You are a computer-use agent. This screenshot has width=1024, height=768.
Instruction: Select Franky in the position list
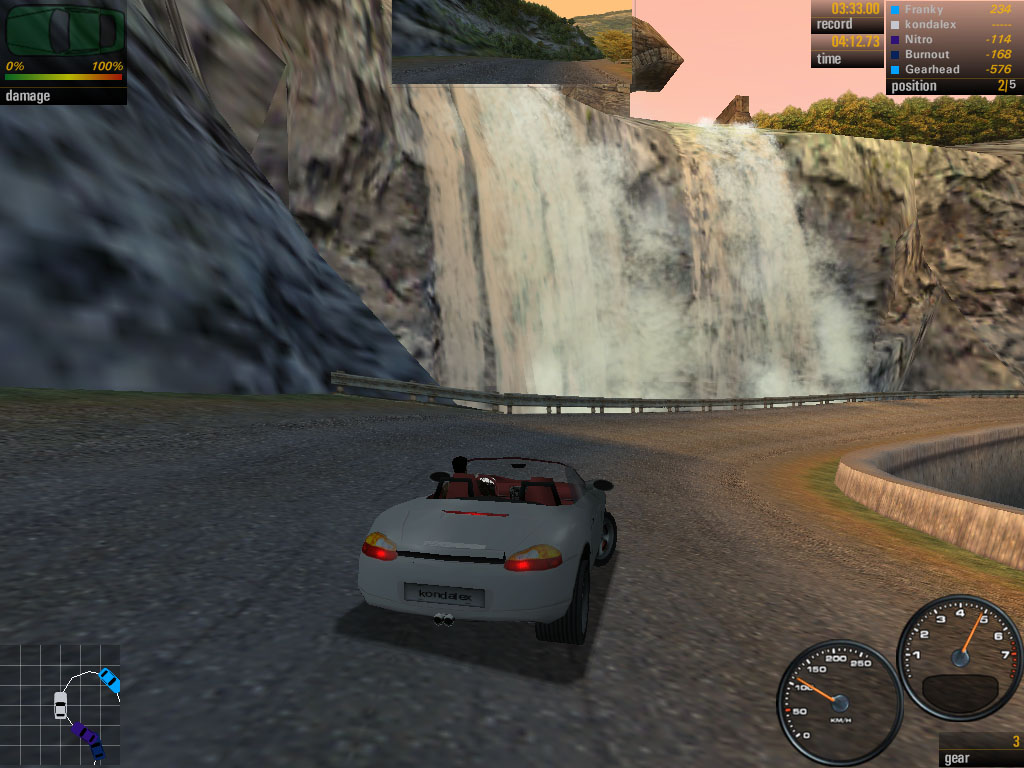click(x=924, y=10)
